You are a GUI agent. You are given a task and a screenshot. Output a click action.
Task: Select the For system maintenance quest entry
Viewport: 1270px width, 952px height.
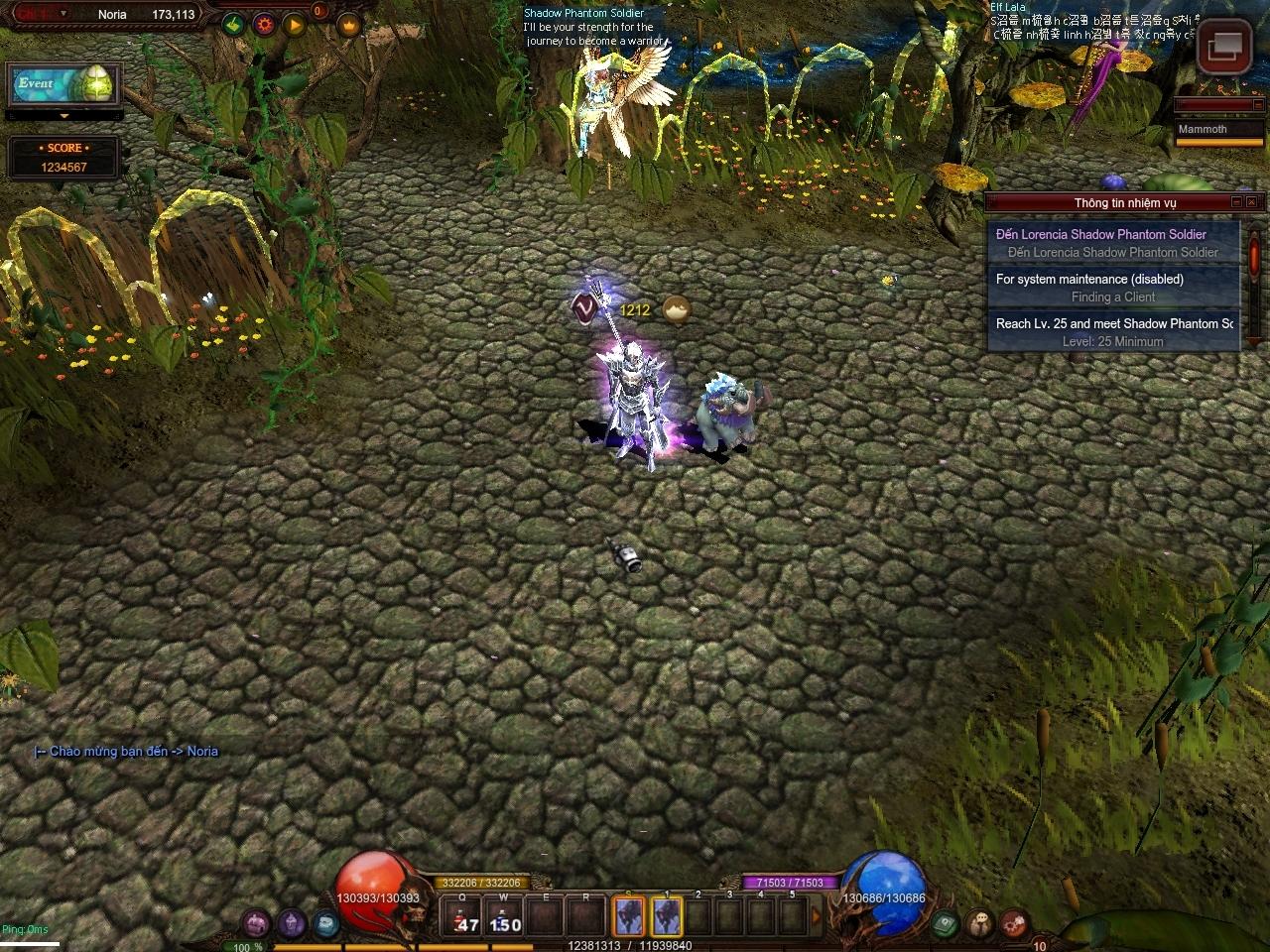1112,288
